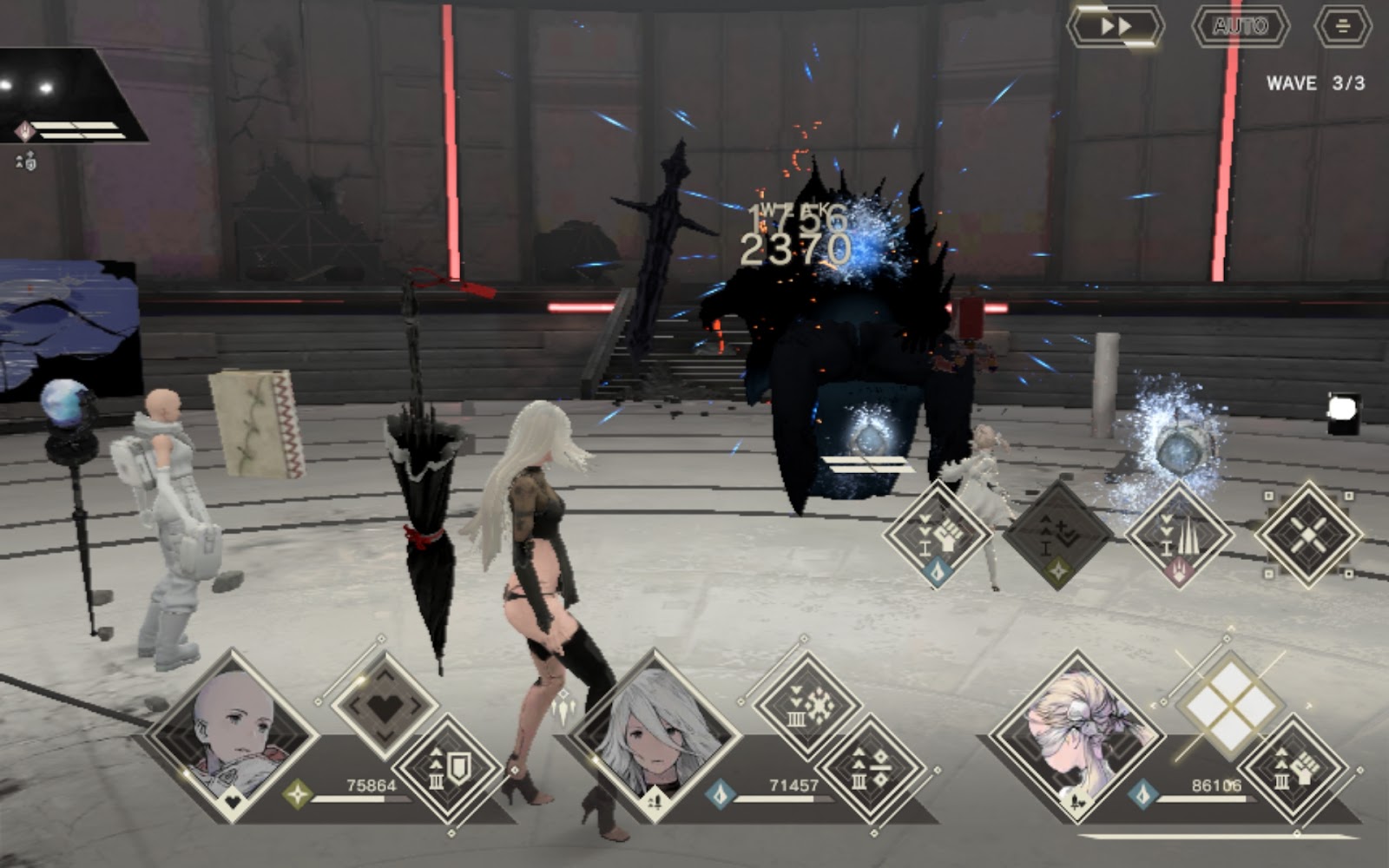Activate the fist skill with blue water emblem
1389x868 pixels.
[x=938, y=534]
